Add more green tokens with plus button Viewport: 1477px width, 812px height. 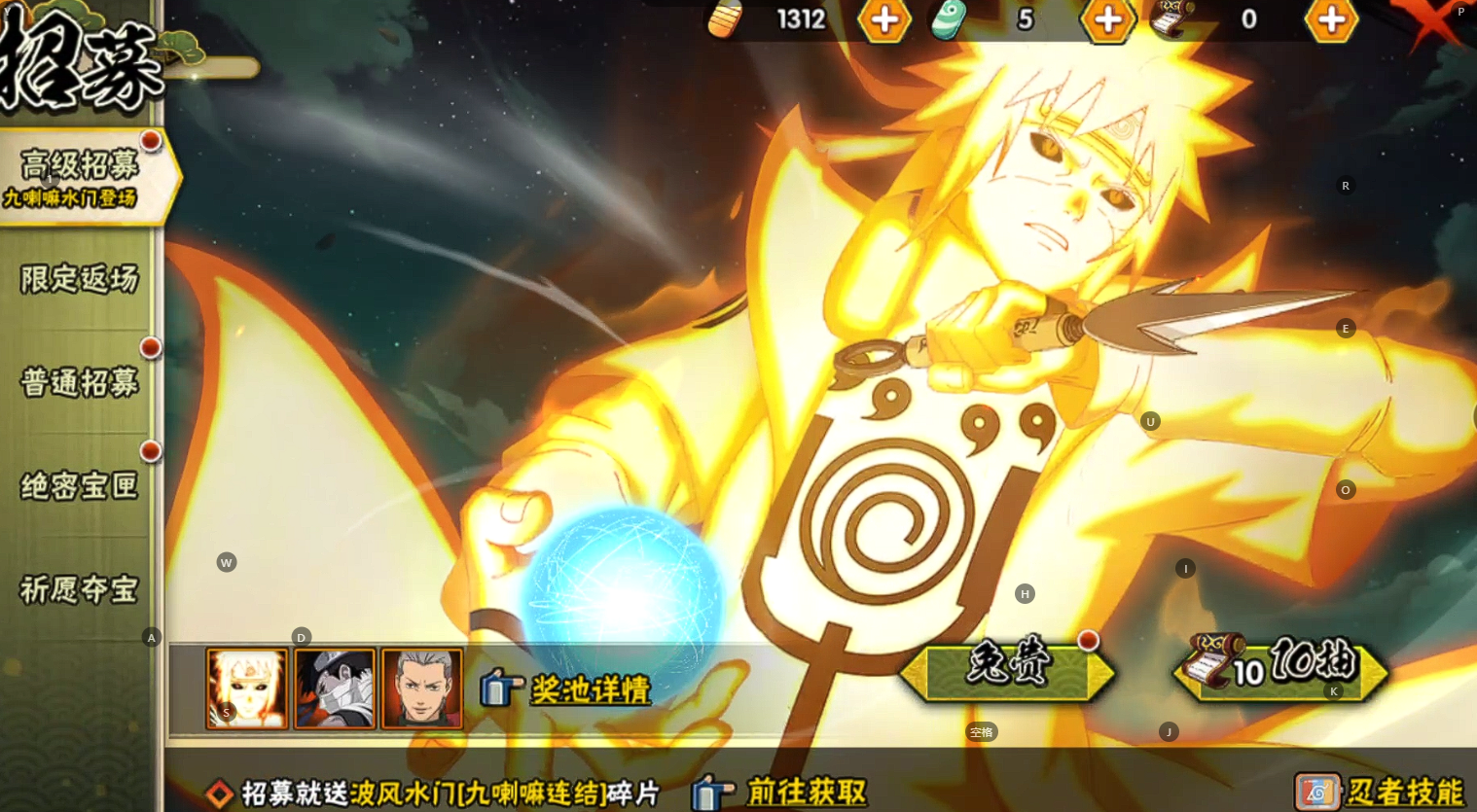[x=1108, y=19]
